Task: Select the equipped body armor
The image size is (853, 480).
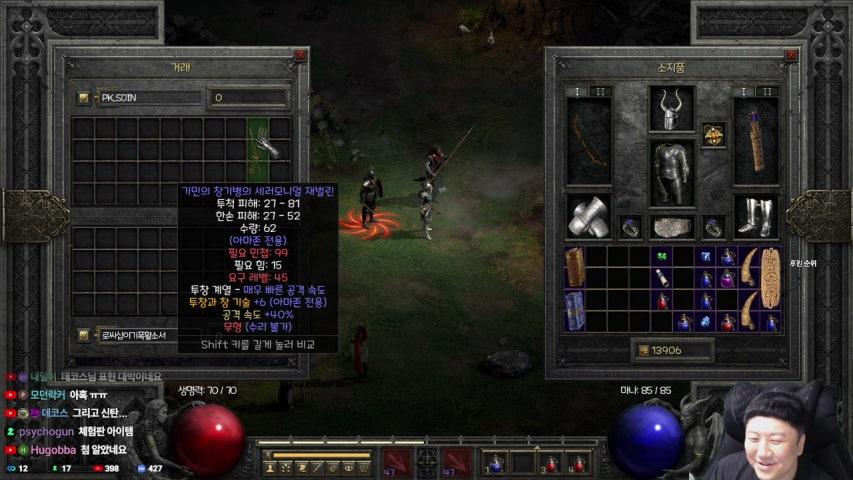Action: 672,172
